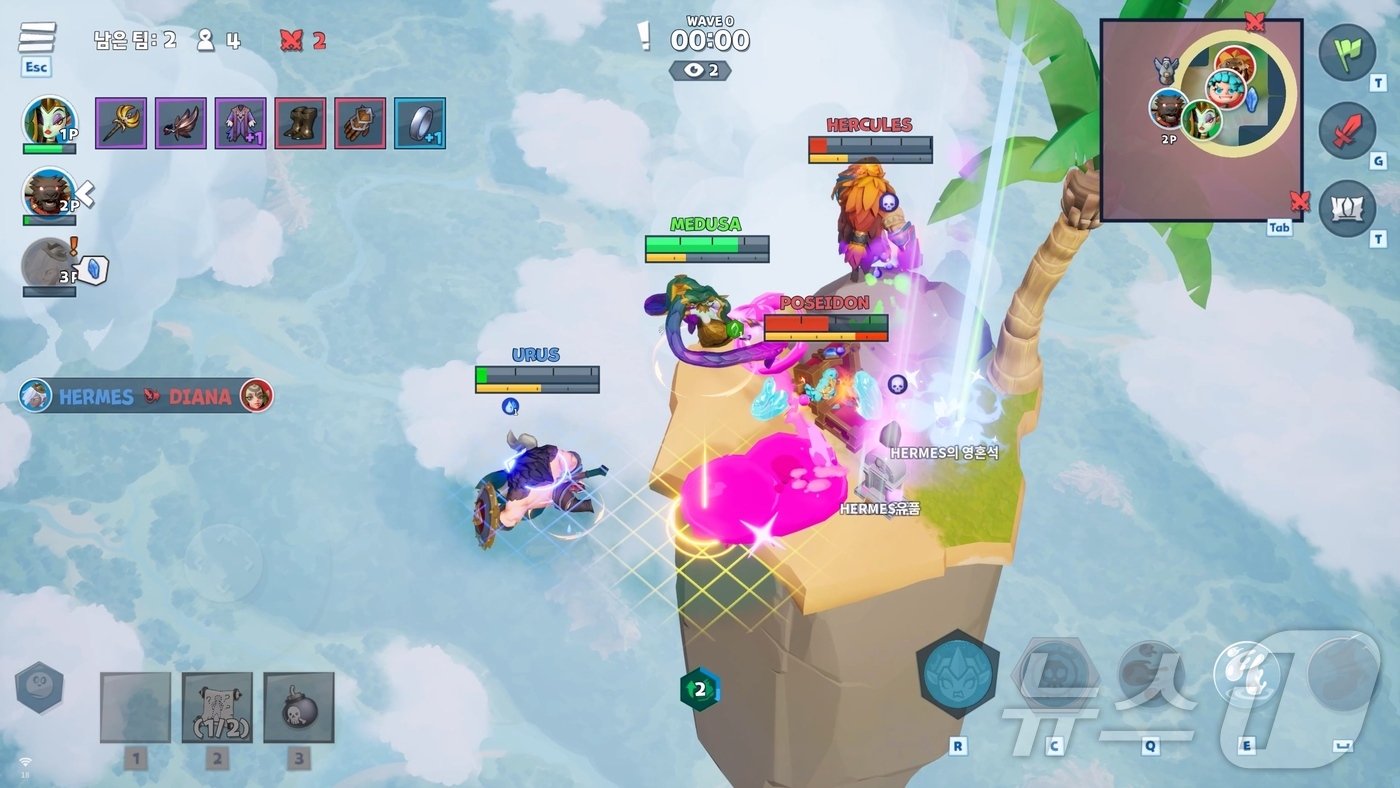This screenshot has height=788, width=1400.
Task: Tap the green flag ping button
Action: tap(1347, 52)
